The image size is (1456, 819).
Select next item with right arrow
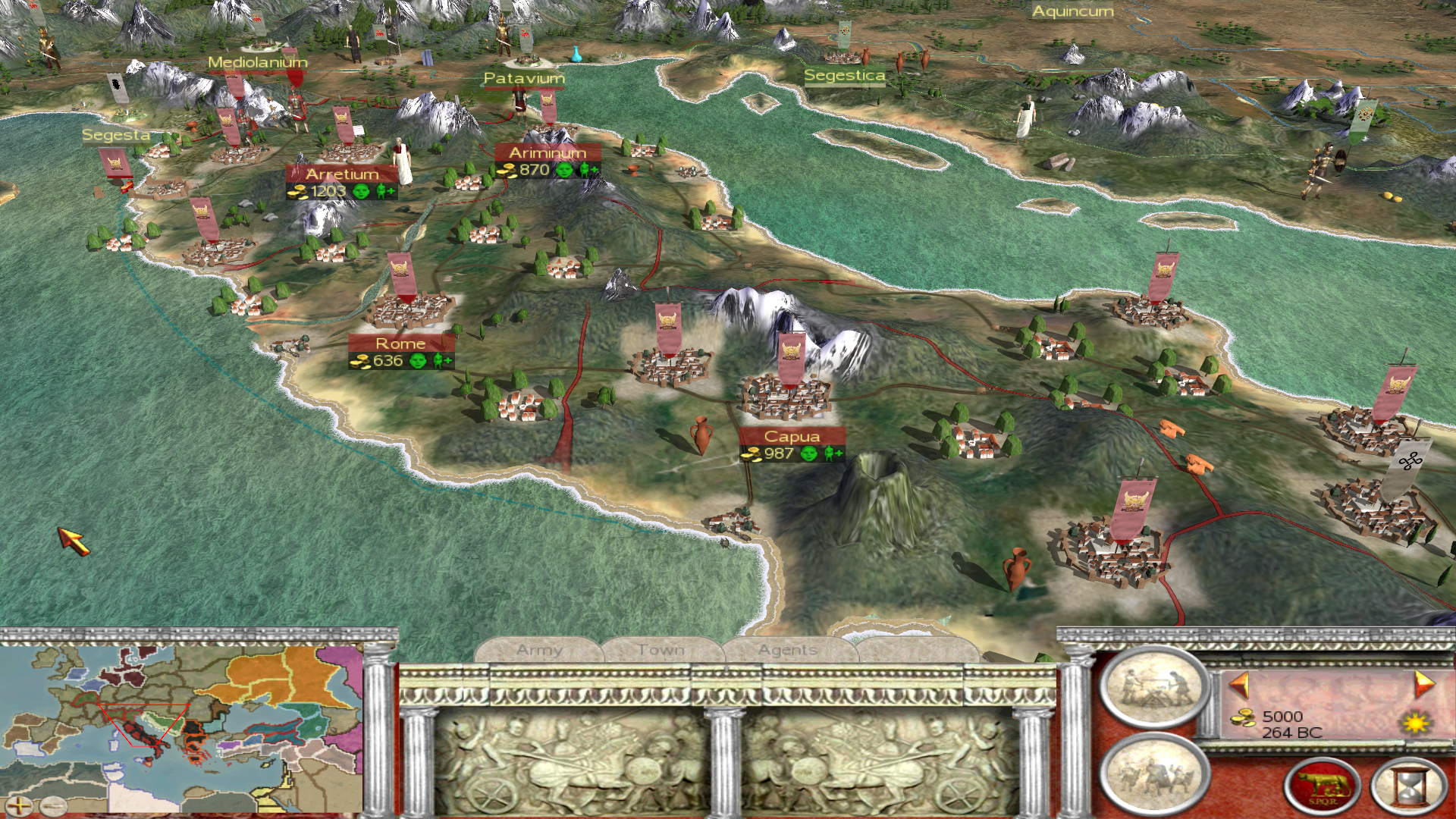click(x=1423, y=685)
